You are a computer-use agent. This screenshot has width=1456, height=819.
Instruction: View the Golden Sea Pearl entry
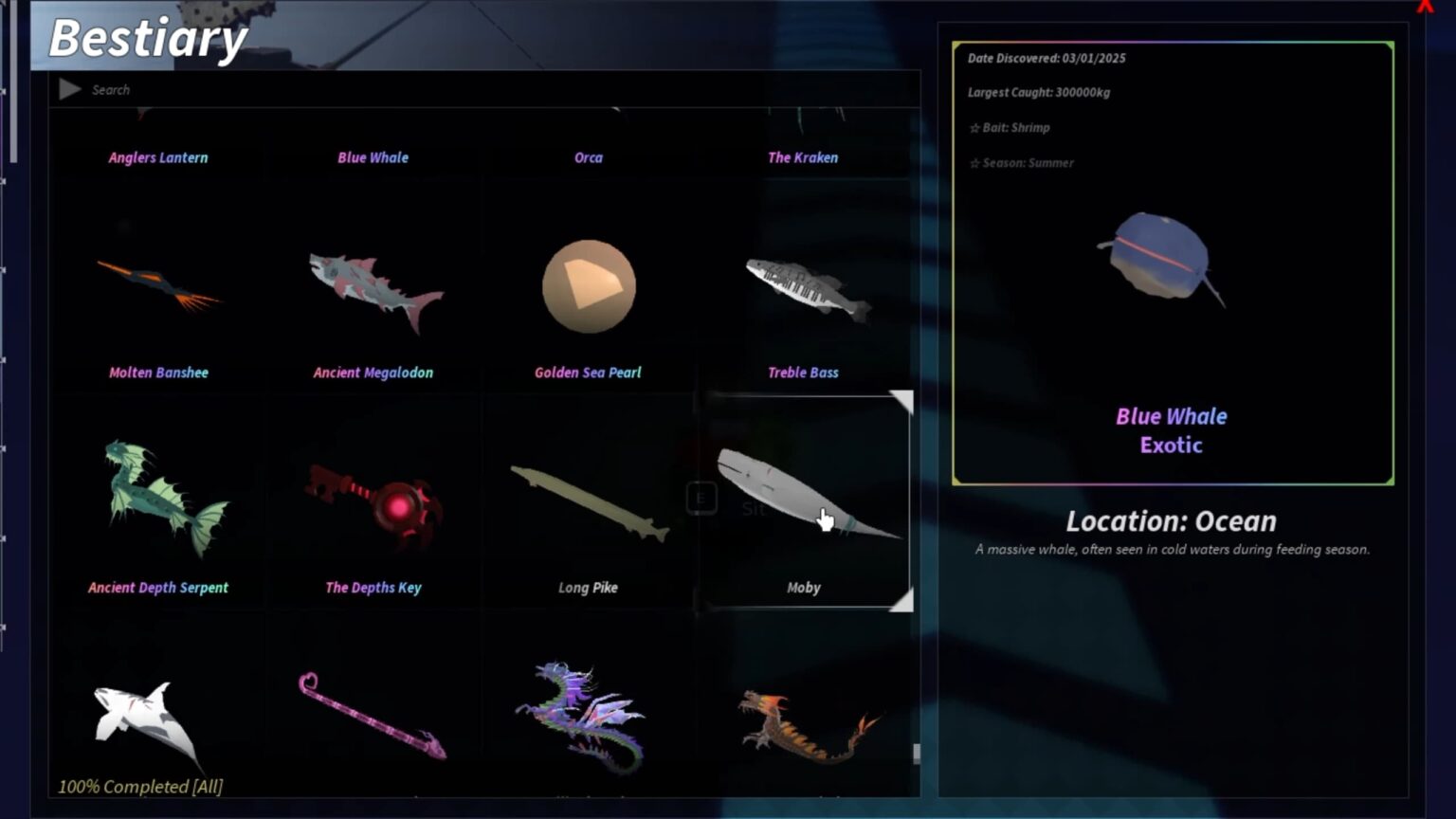[x=588, y=286]
